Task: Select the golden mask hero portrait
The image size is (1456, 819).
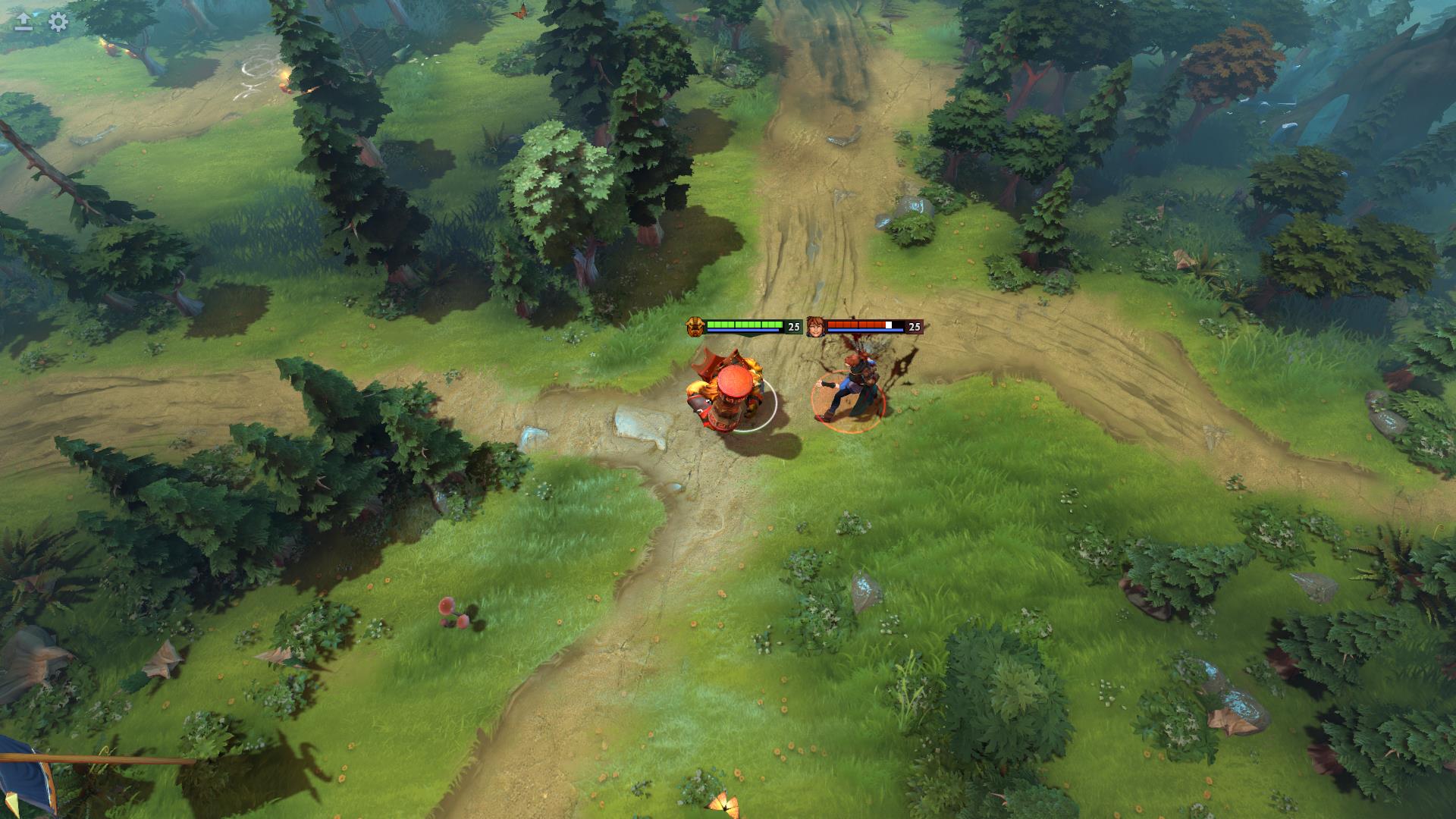Action: tap(695, 325)
